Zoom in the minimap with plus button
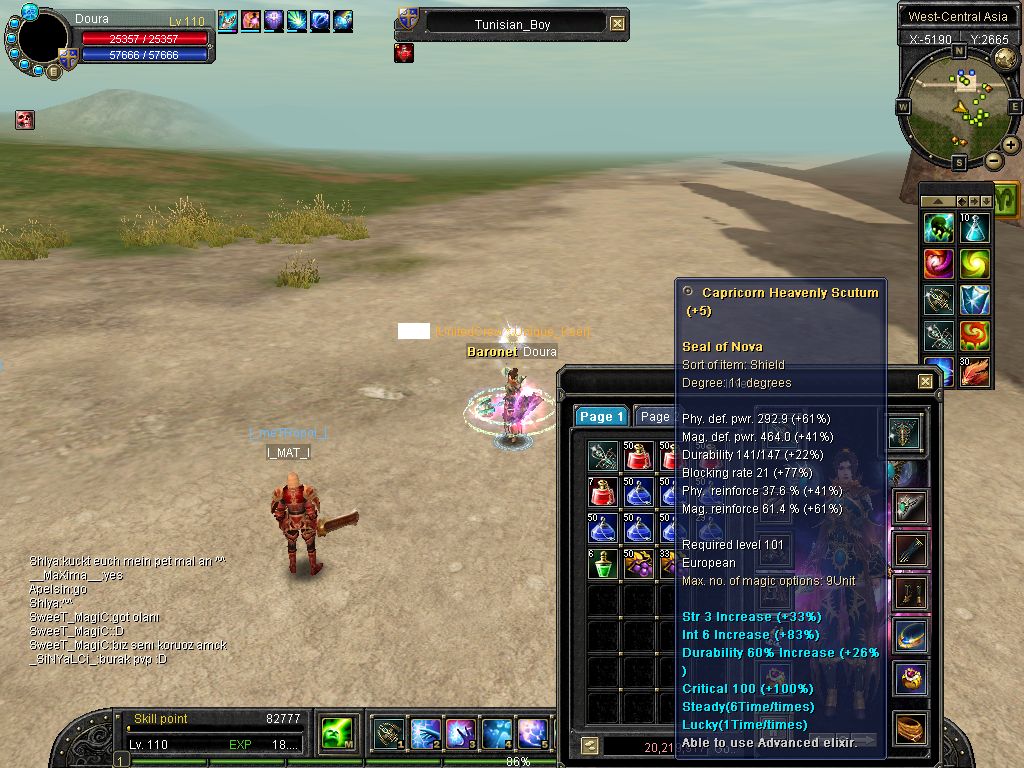 pyautogui.click(x=1011, y=145)
